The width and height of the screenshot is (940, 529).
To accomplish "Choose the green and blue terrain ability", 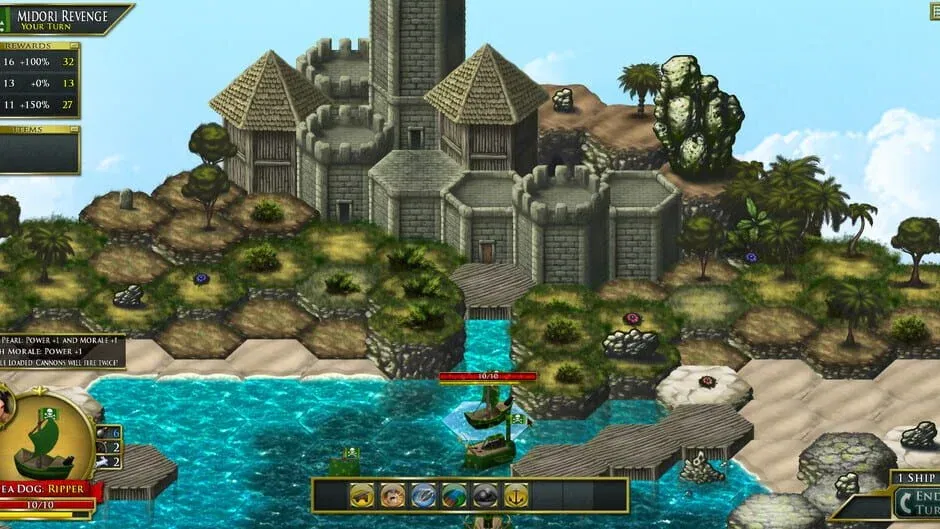I will click(455, 495).
